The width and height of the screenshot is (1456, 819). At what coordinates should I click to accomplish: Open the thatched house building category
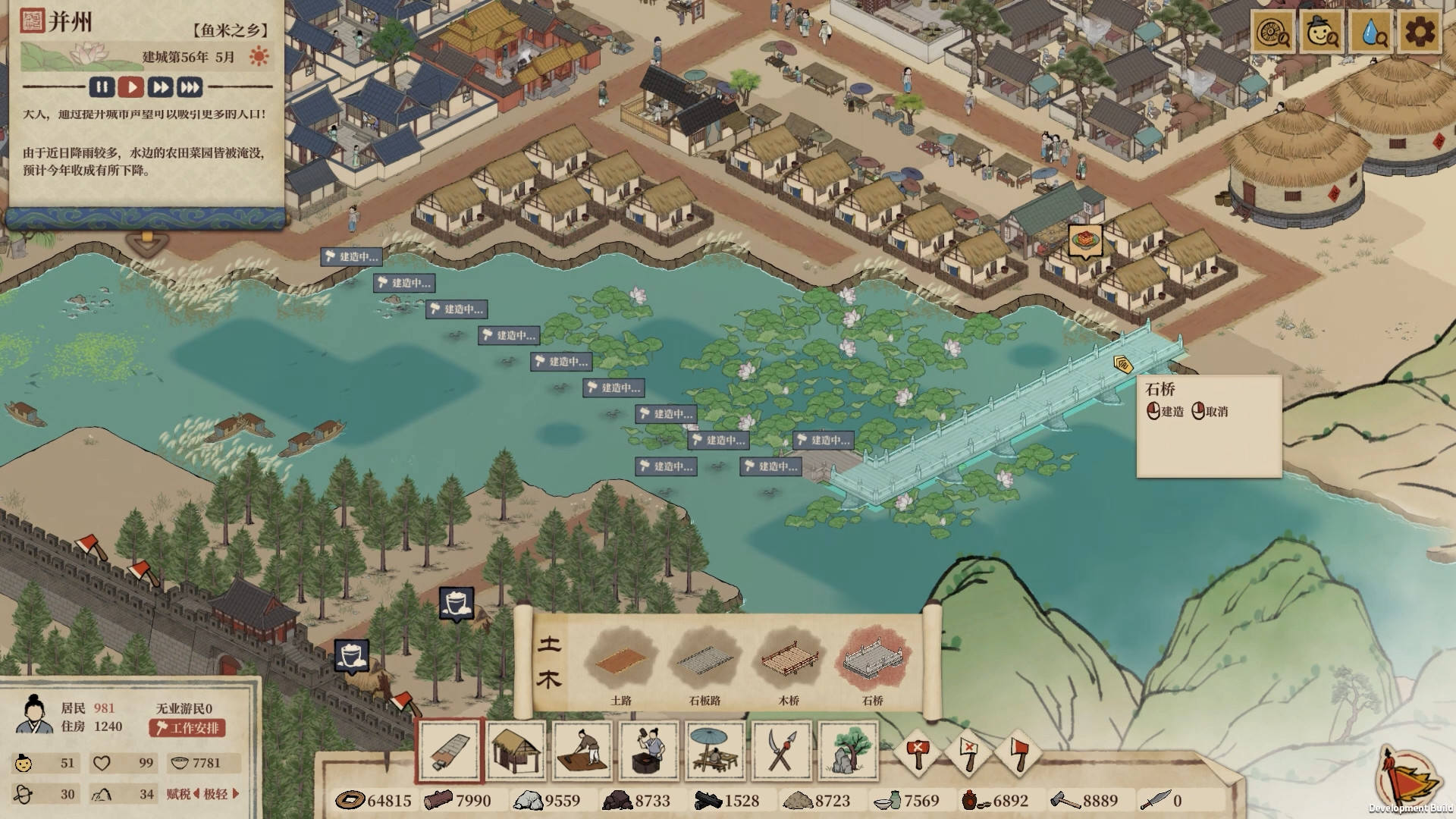click(x=516, y=751)
